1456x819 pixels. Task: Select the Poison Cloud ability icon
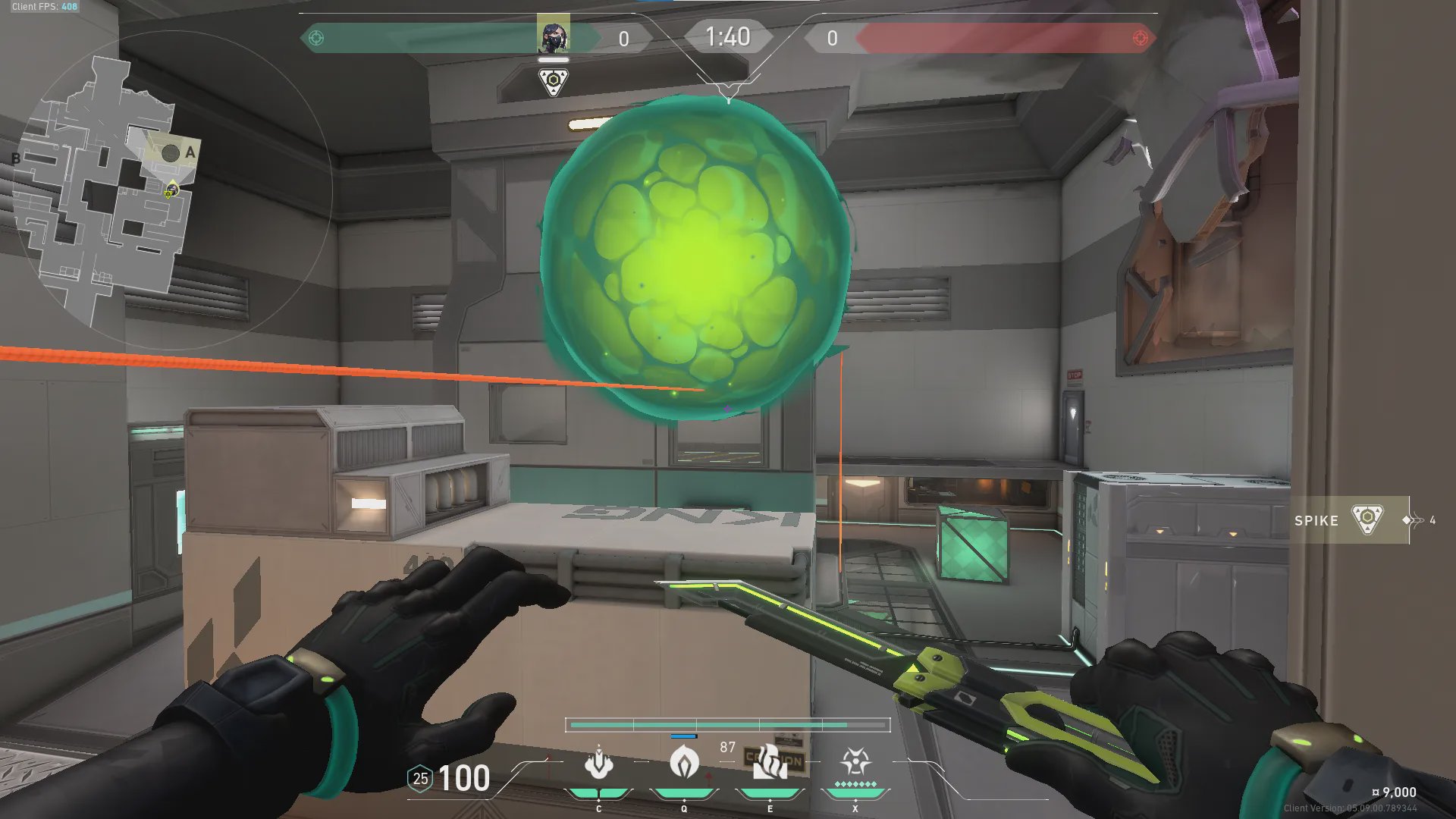point(684,761)
